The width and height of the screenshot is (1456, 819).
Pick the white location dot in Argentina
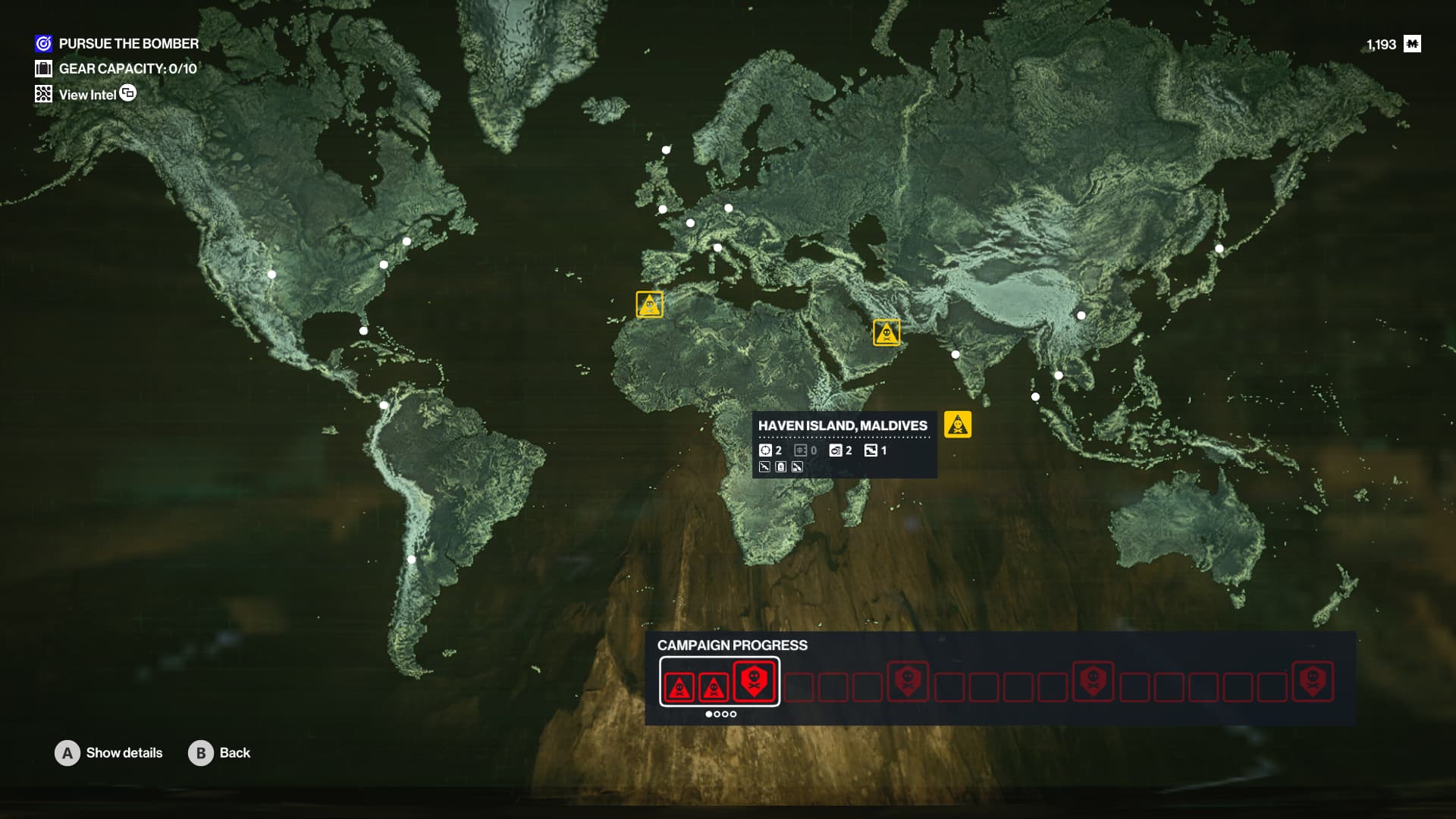(411, 560)
